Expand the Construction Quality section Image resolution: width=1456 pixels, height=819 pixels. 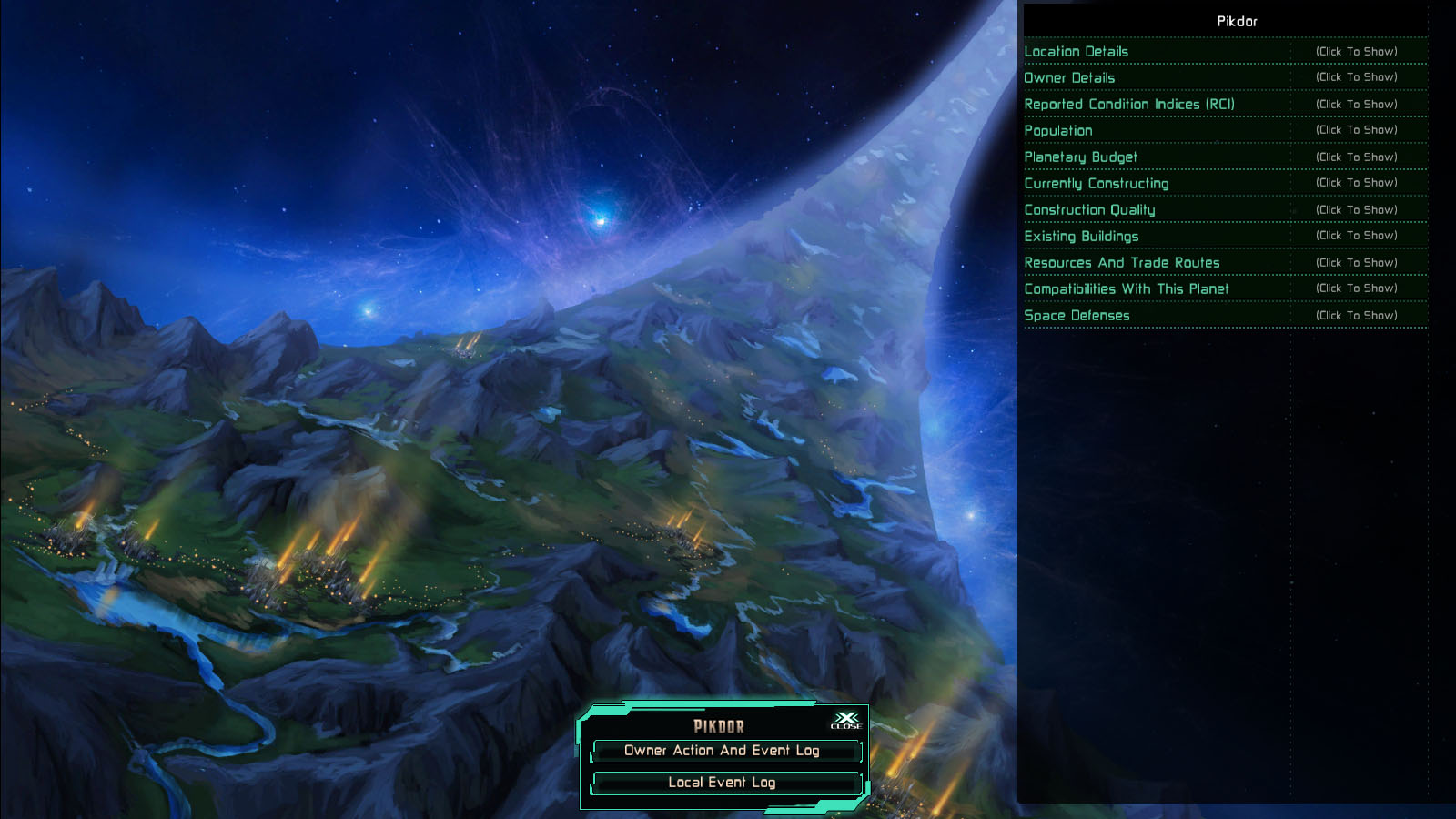1091,209
